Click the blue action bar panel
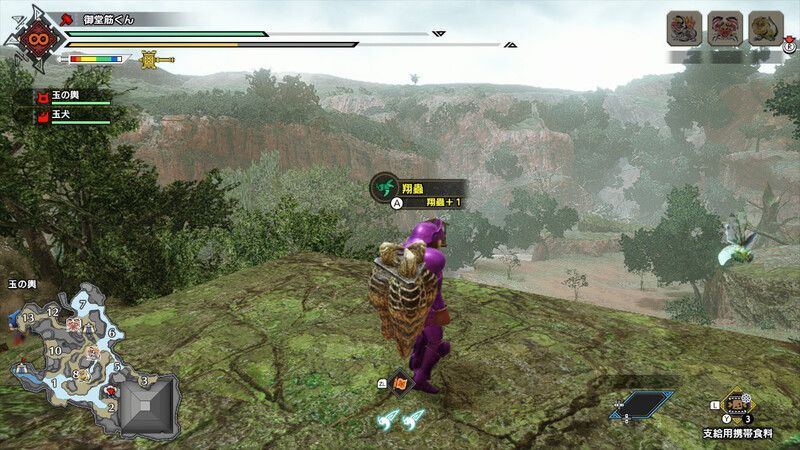Screen dimensions: 800x450 click(x=641, y=404)
